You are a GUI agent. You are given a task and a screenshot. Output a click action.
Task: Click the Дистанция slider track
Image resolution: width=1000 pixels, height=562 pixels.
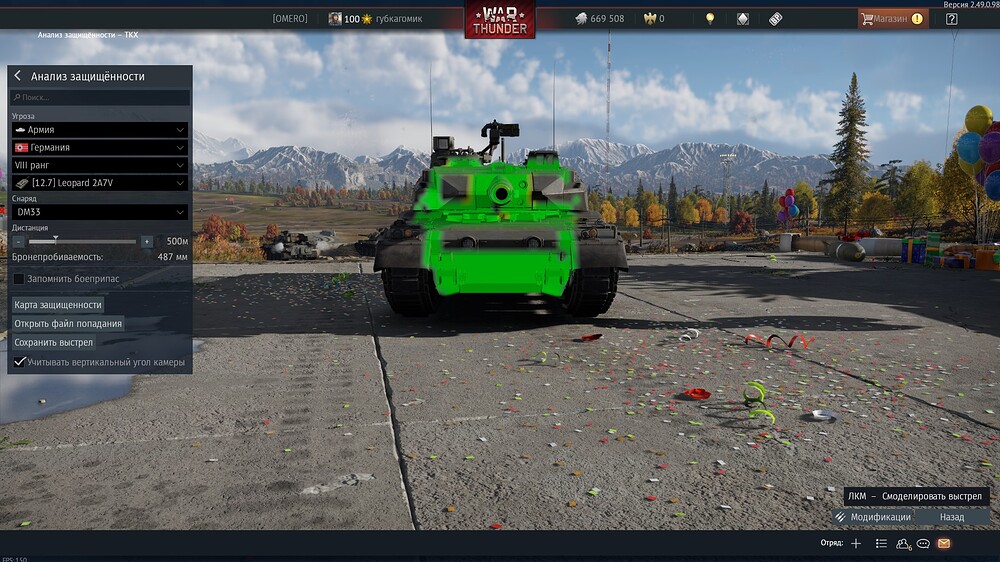click(x=82, y=242)
